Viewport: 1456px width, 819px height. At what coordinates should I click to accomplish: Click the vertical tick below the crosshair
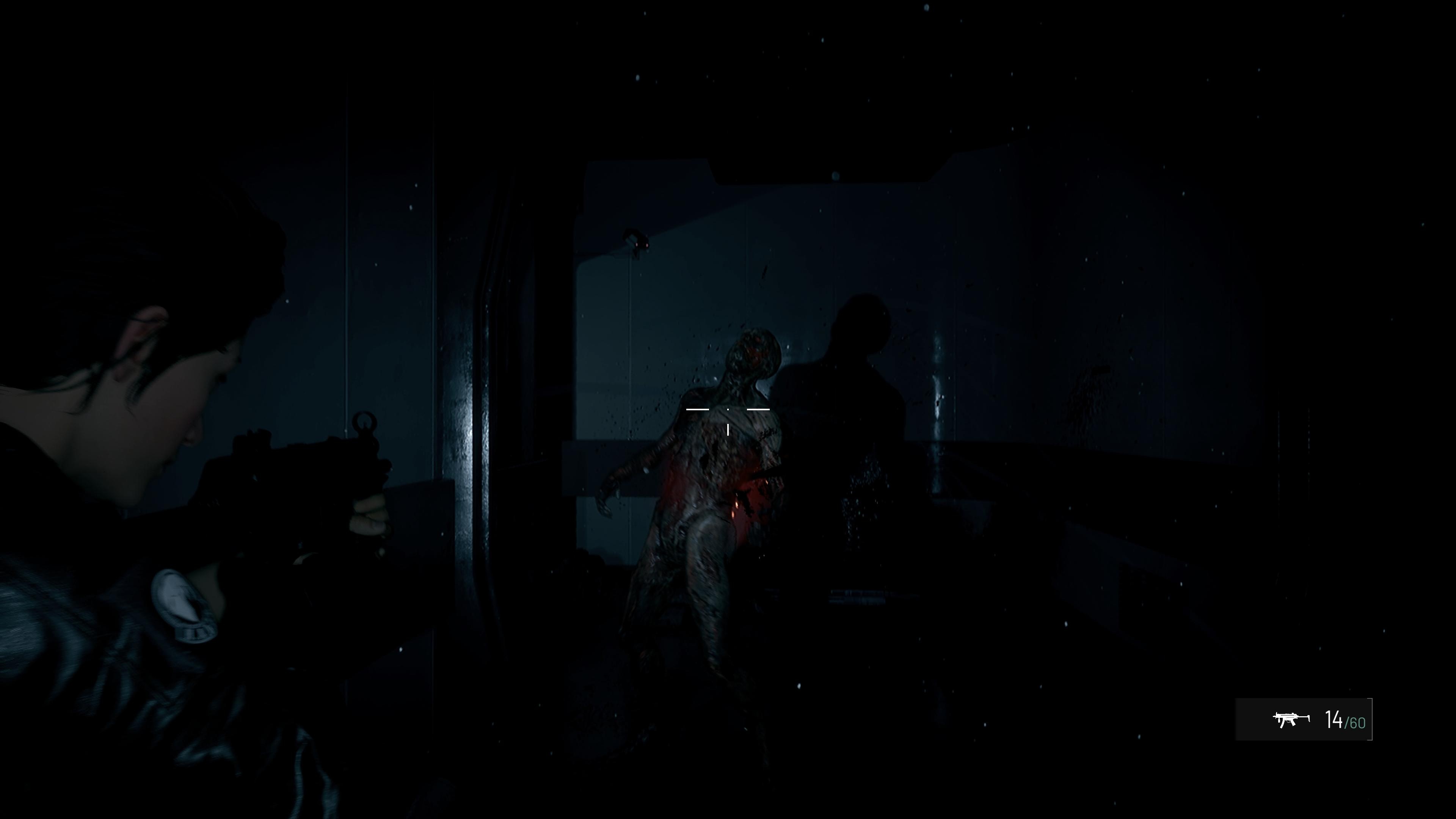[x=728, y=430]
